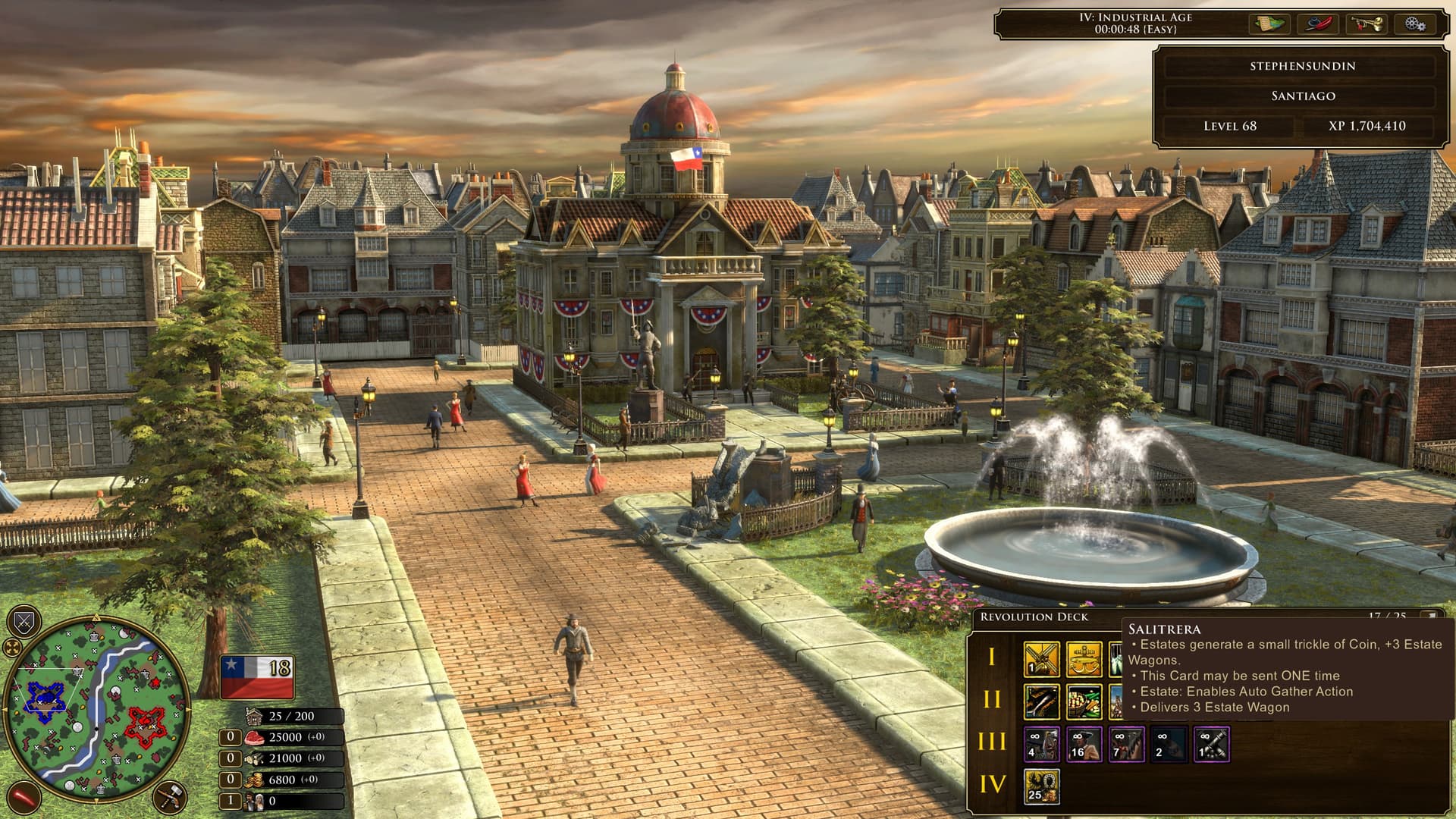This screenshot has height=819, width=1456.
Task: Open the hammer and pistol button
Action: [x=168, y=798]
